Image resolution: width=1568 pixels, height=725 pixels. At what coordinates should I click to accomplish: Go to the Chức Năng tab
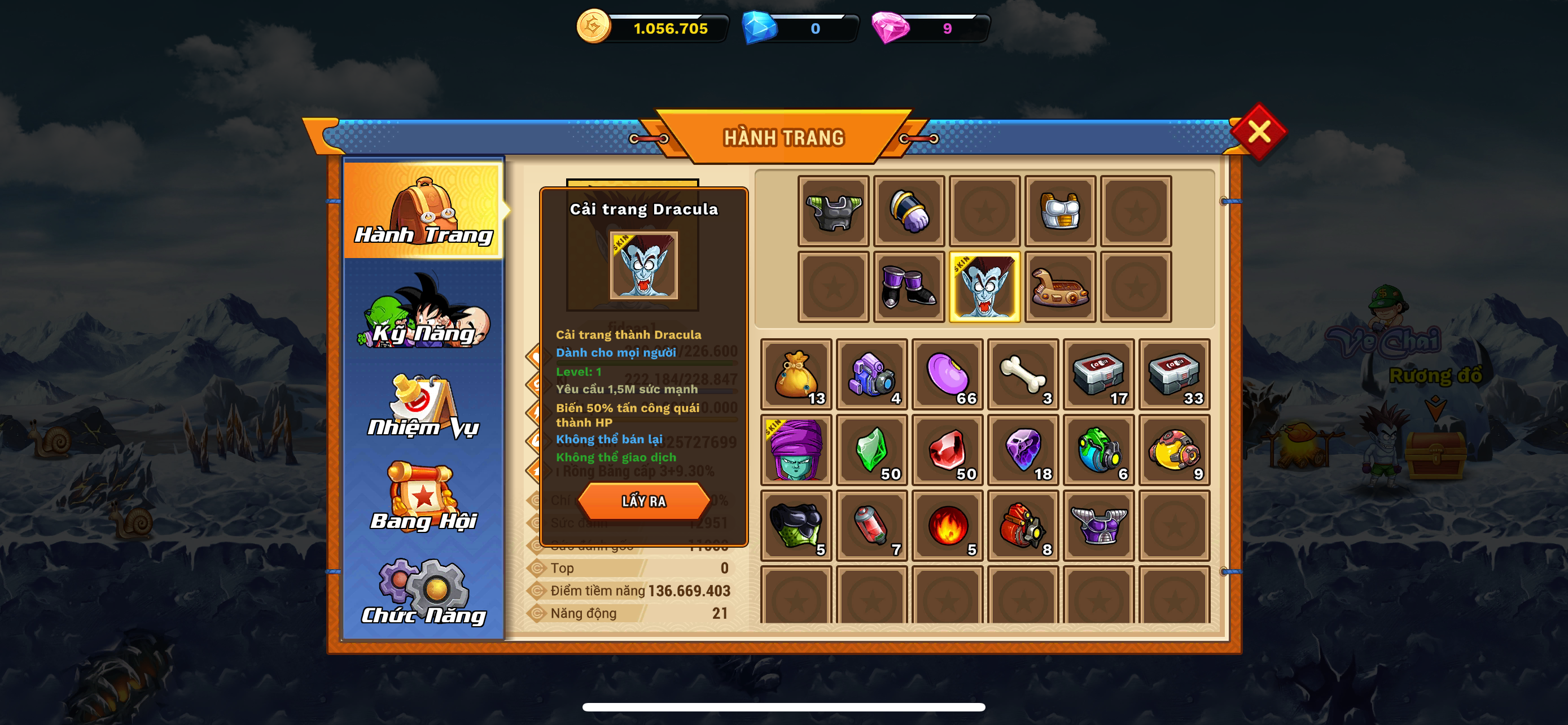coord(424,593)
